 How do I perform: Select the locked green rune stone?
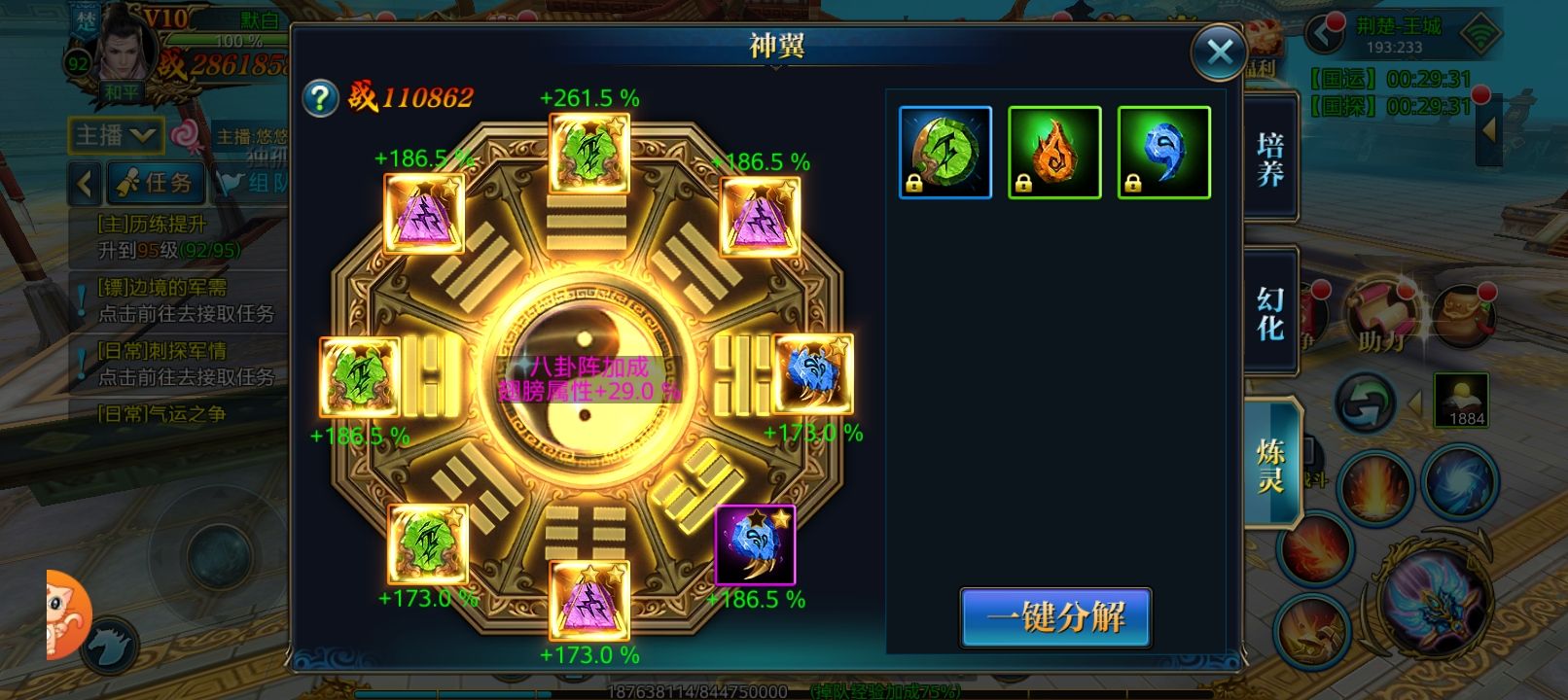pyautogui.click(x=945, y=153)
